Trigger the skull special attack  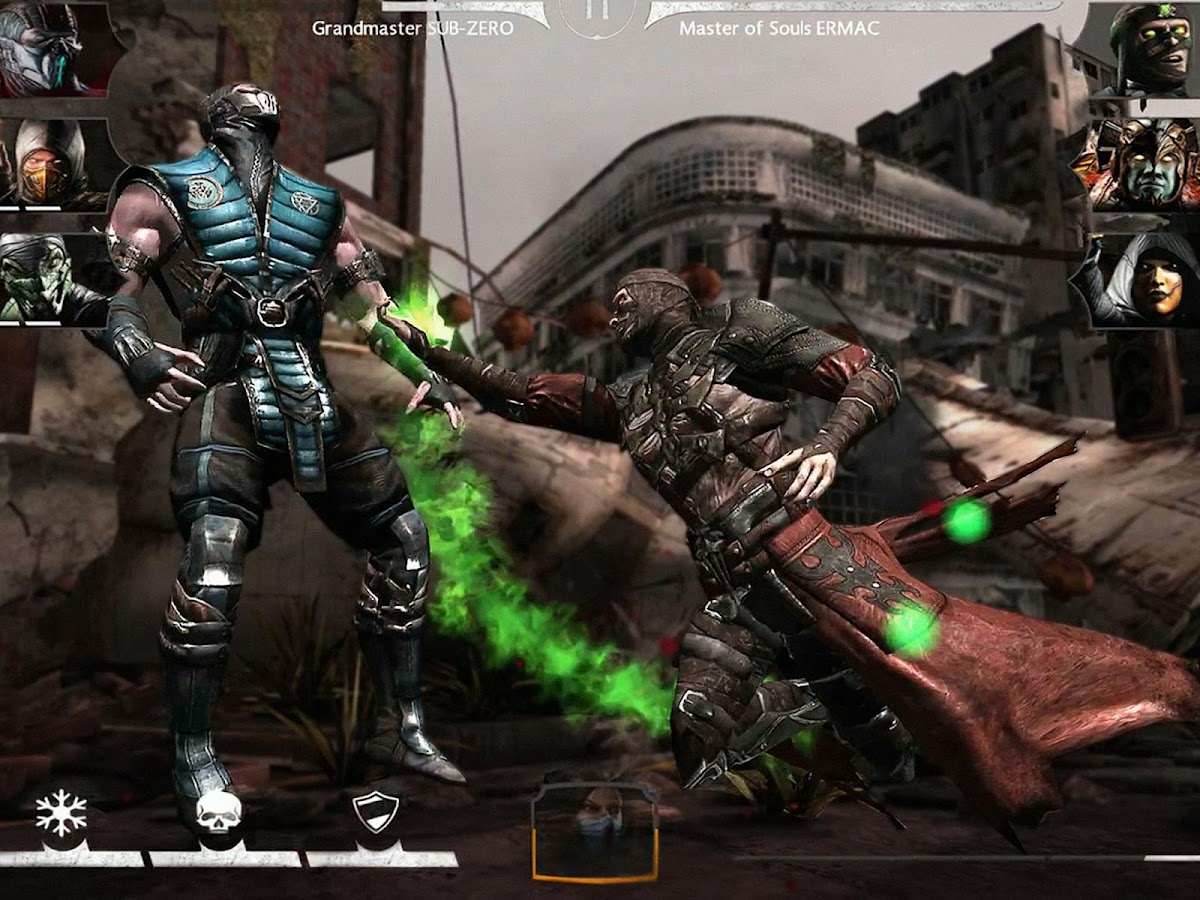[219, 814]
